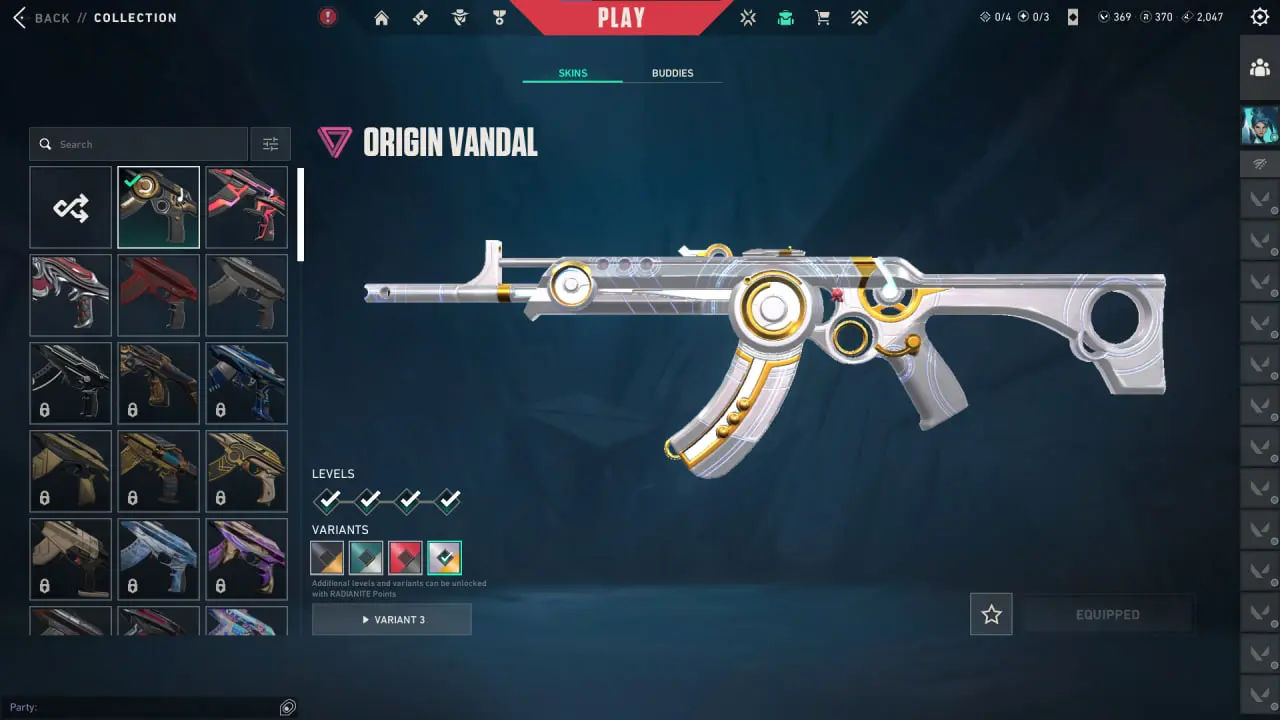Open the social panel friends icon

click(1259, 67)
